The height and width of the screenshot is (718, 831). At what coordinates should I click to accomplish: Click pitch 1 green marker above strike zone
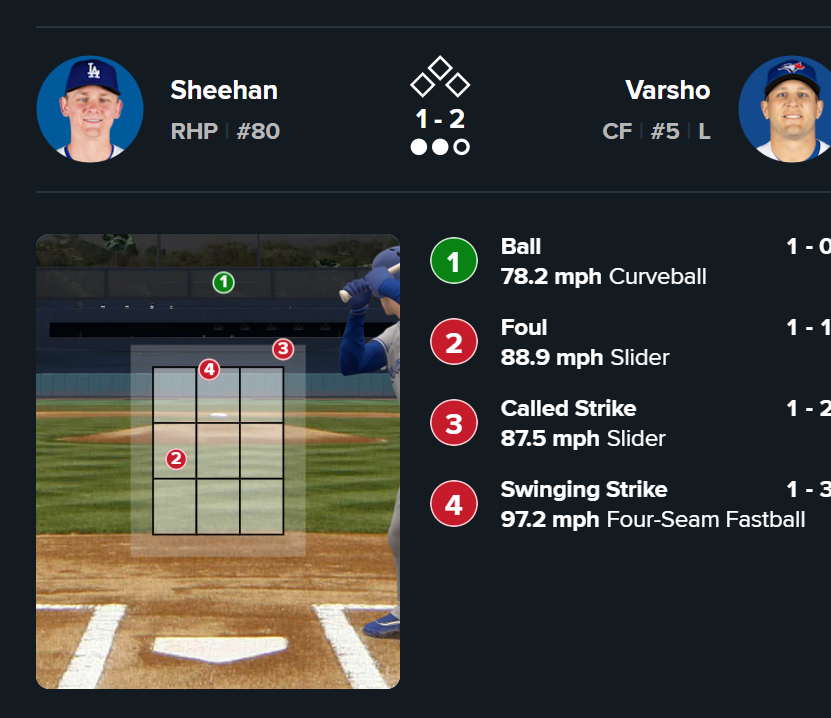[x=223, y=283]
